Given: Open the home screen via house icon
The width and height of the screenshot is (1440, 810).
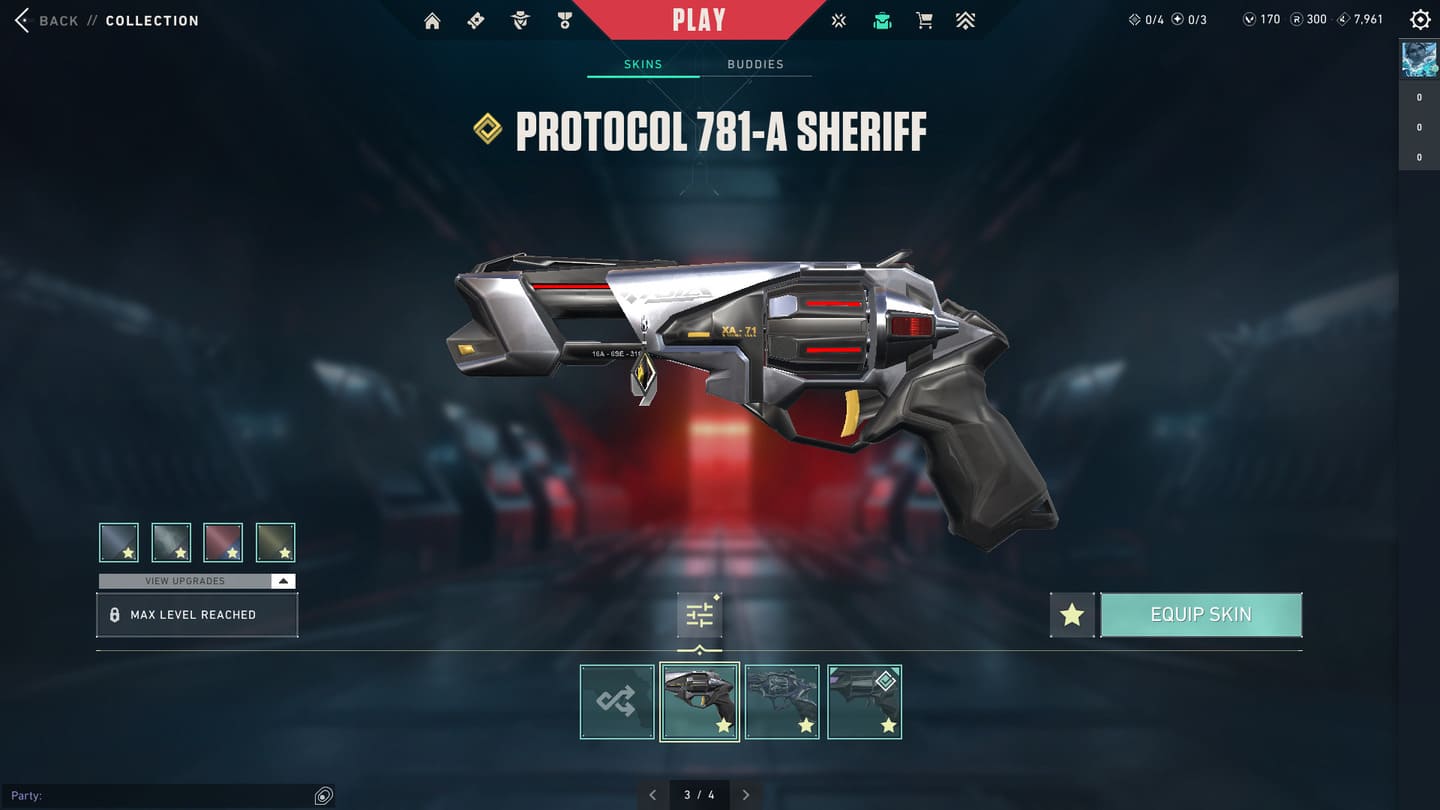Looking at the screenshot, I should 432,21.
